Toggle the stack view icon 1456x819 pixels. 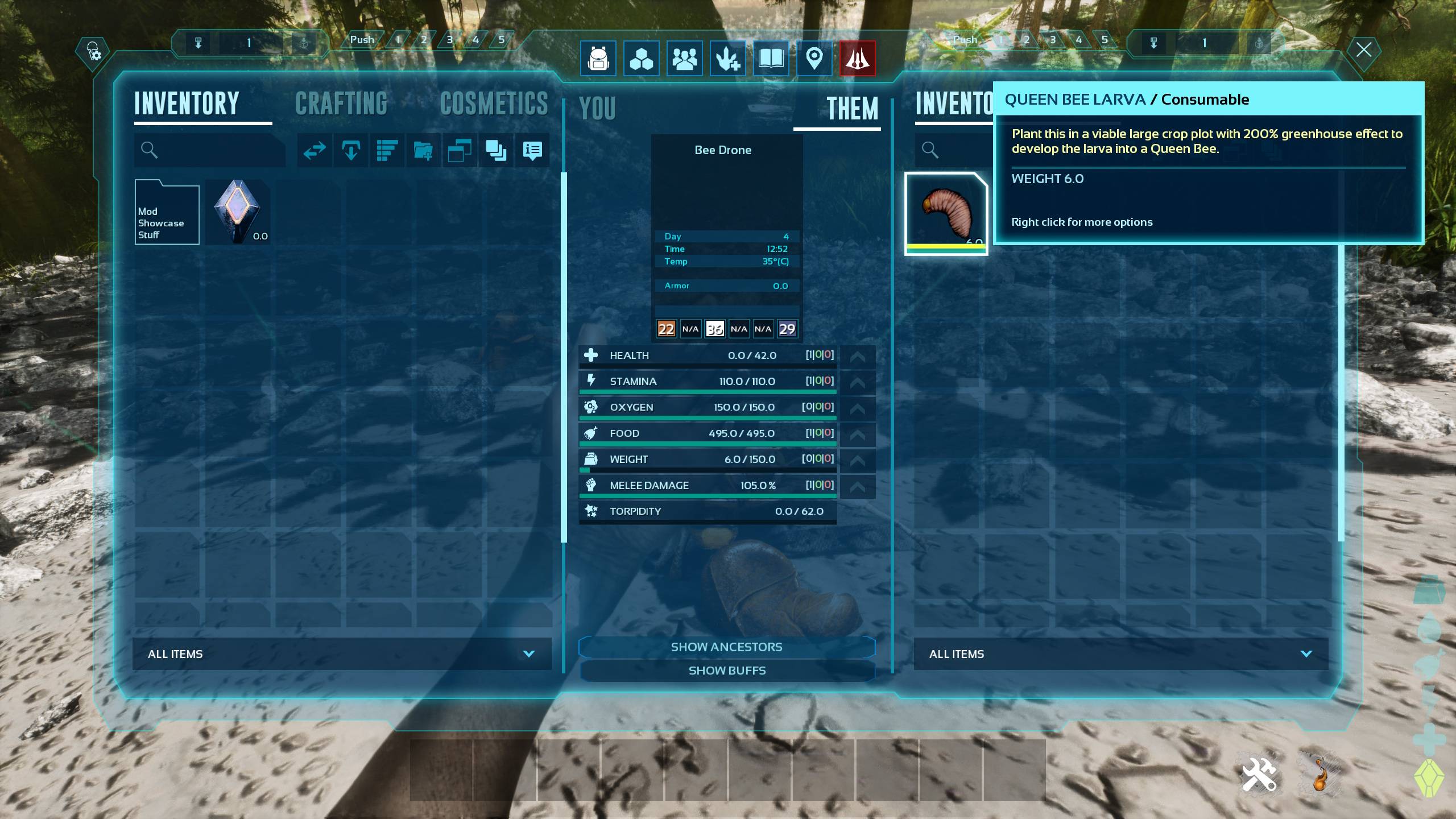coord(495,151)
